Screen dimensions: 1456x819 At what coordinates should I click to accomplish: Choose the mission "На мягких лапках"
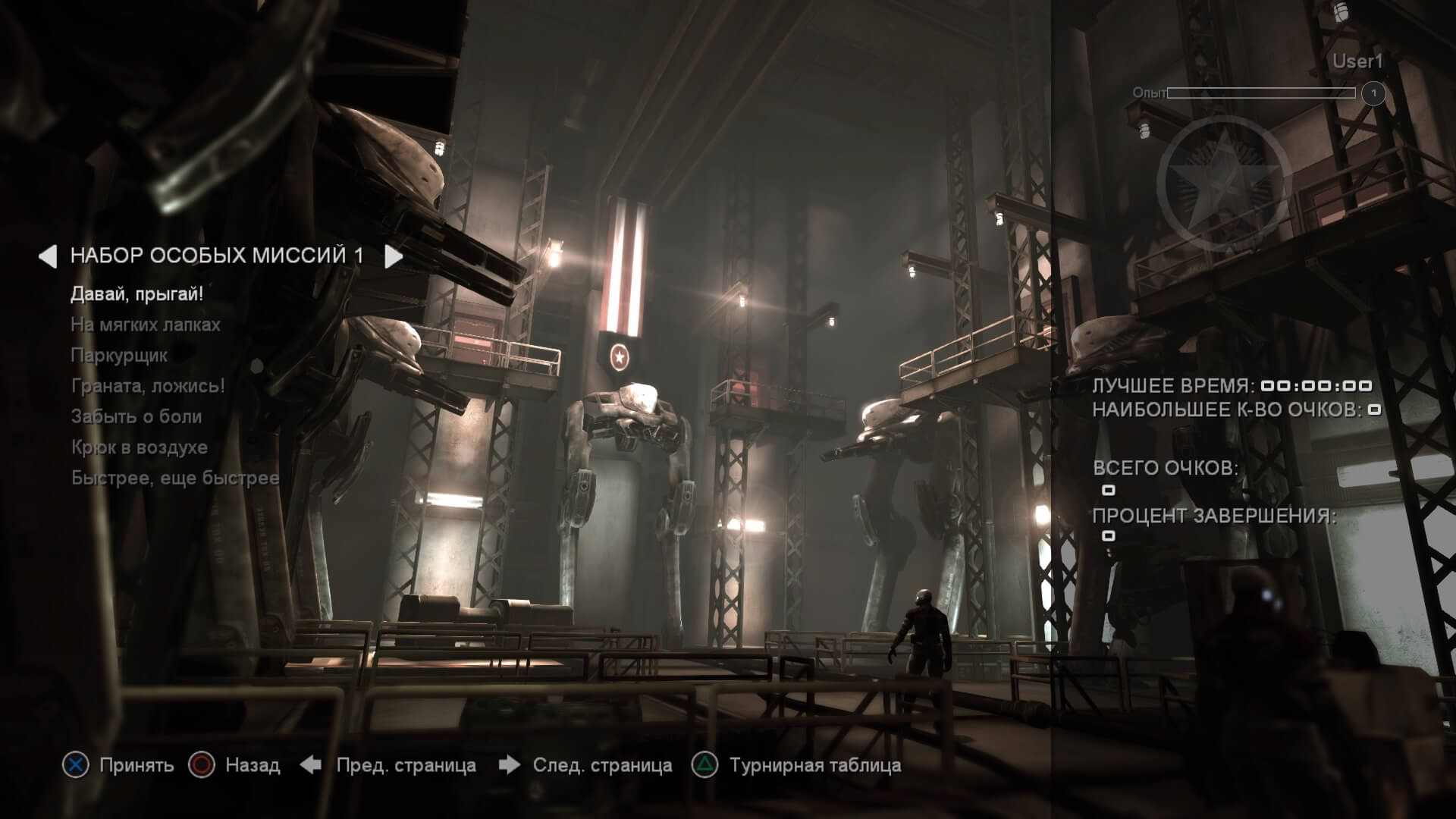click(146, 325)
